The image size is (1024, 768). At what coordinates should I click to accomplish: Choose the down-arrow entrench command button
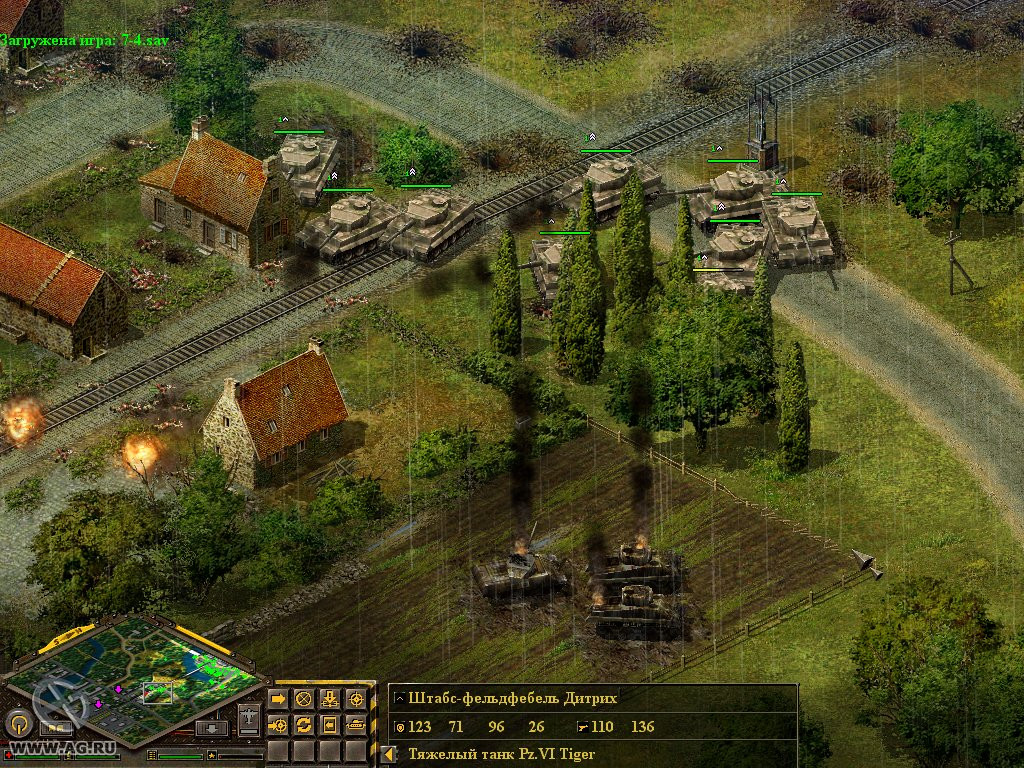[x=330, y=699]
